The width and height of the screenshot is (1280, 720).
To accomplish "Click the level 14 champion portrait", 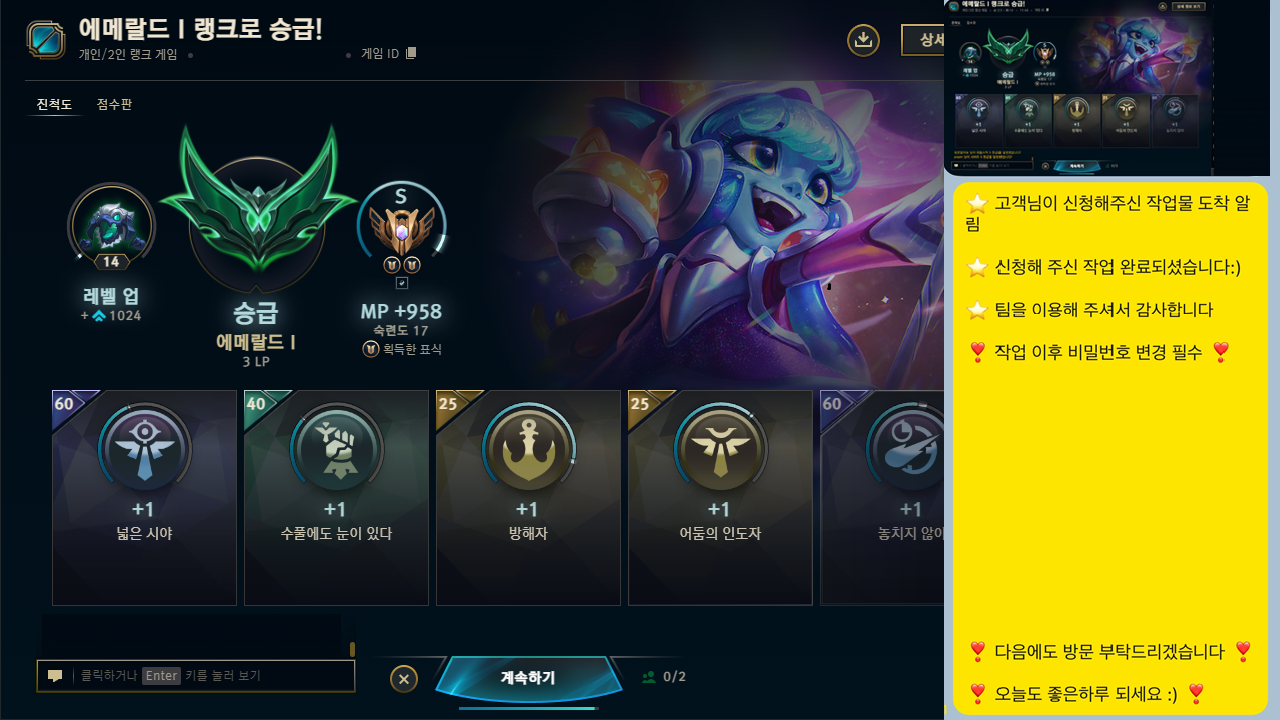I will click(111, 227).
